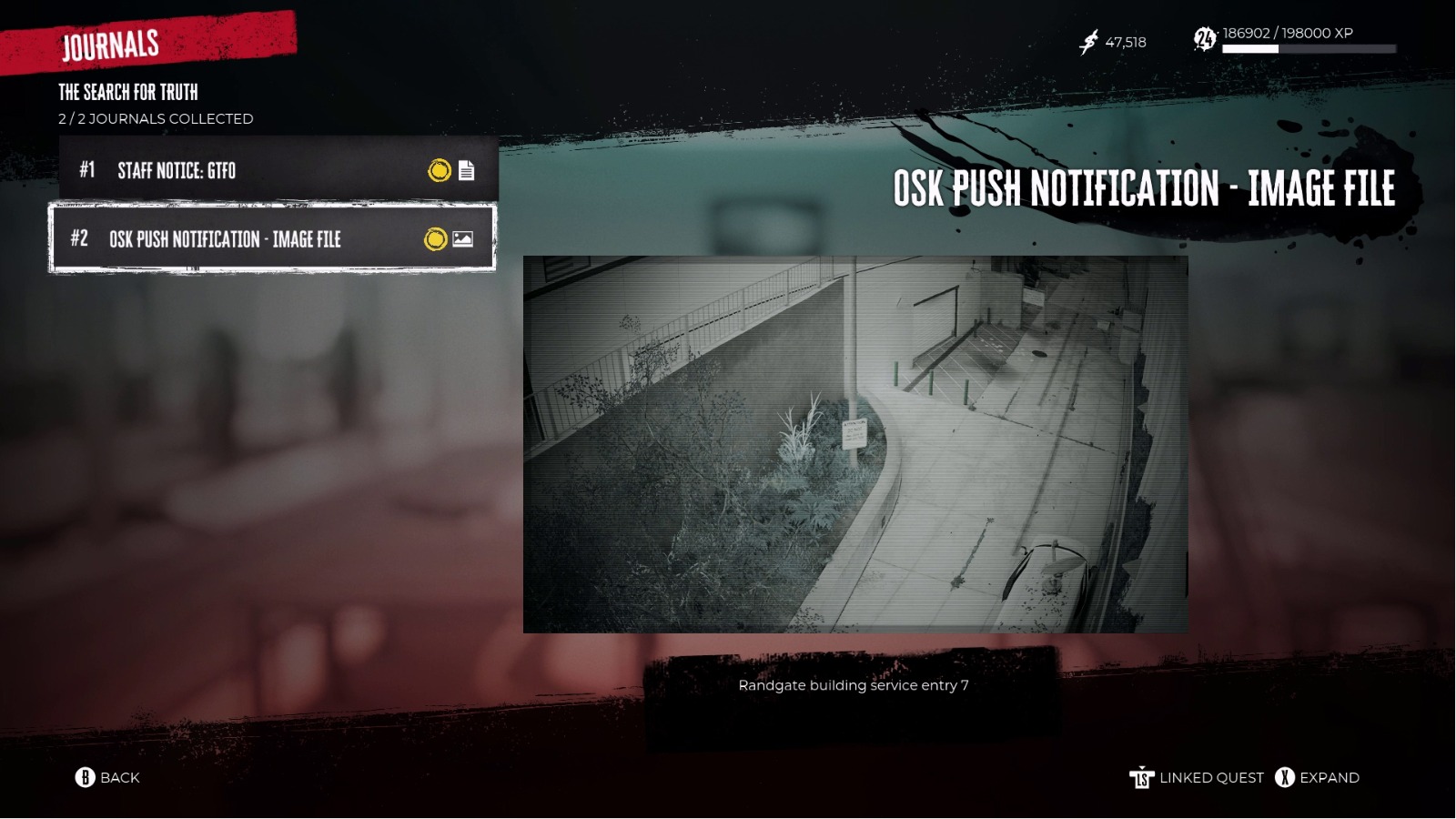Viewport: 1456px width, 819px height.
Task: Click the yellow collected marker on OSK Push Notification
Action: [x=435, y=239]
